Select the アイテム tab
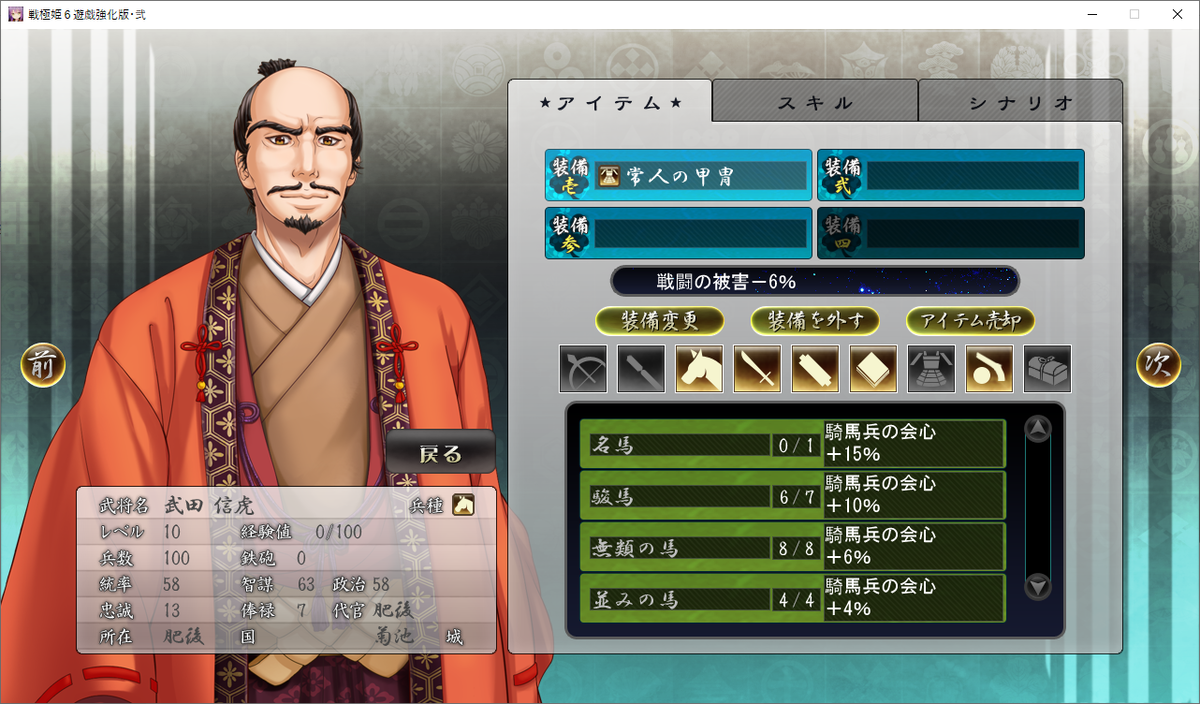The width and height of the screenshot is (1200, 704). pyautogui.click(x=610, y=102)
